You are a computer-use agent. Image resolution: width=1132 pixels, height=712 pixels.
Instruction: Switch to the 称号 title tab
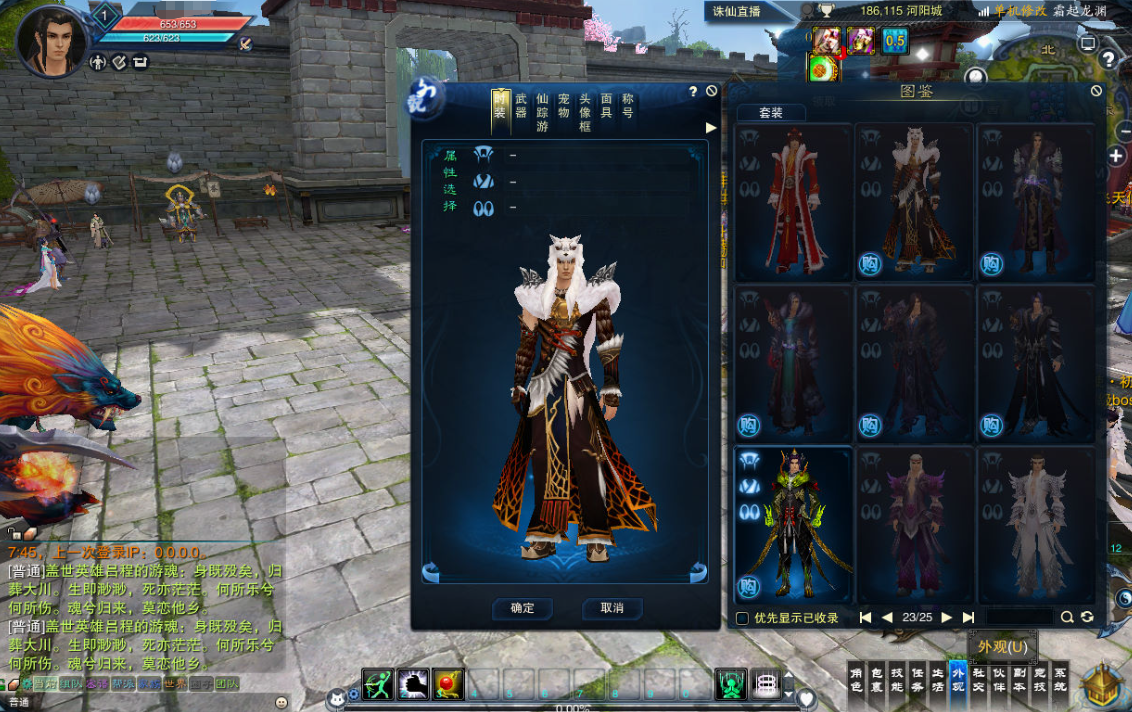coord(628,106)
